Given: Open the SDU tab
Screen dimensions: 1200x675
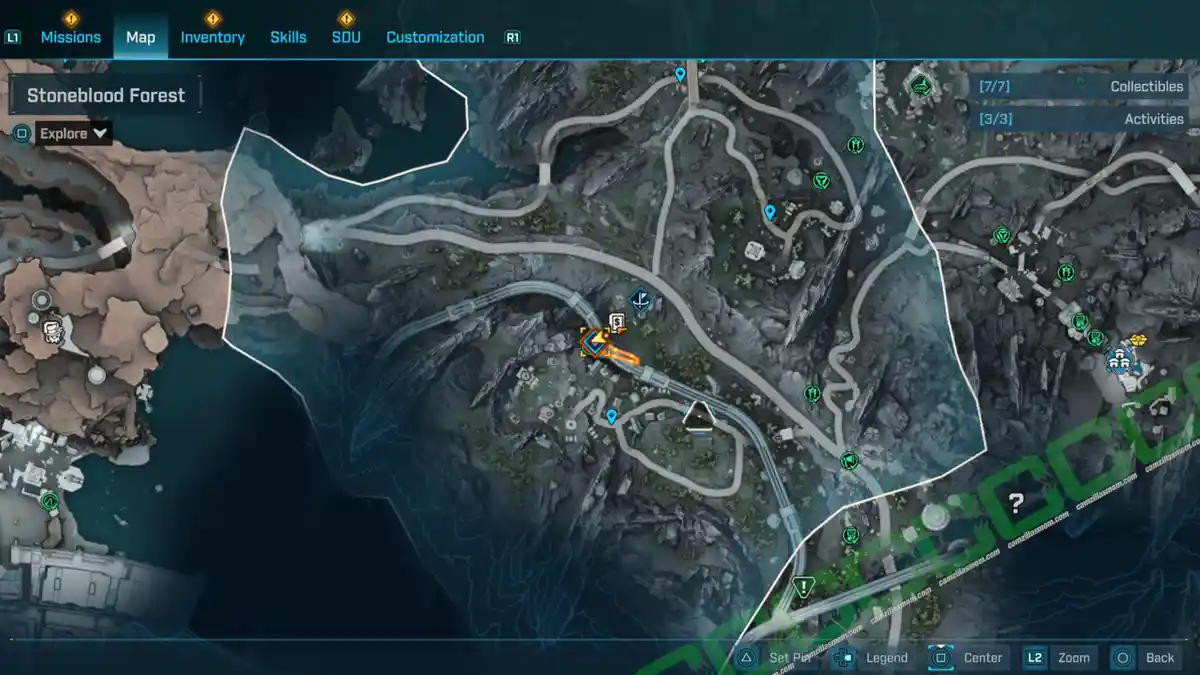Looking at the screenshot, I should coord(345,37).
